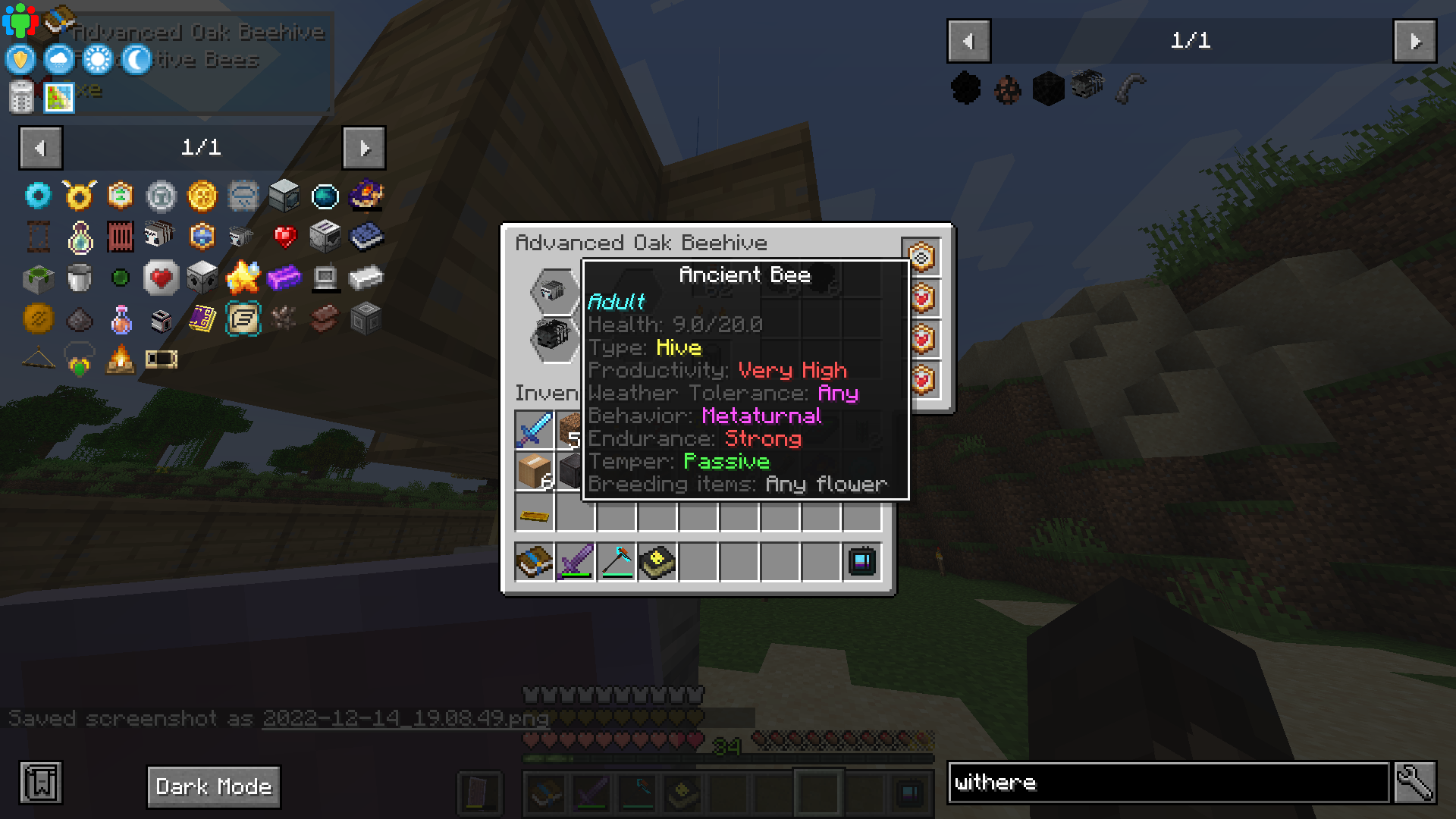Click the gold shield icon in top-left overlay
Image resolution: width=1456 pixels, height=819 pixels.
pyautogui.click(x=19, y=59)
